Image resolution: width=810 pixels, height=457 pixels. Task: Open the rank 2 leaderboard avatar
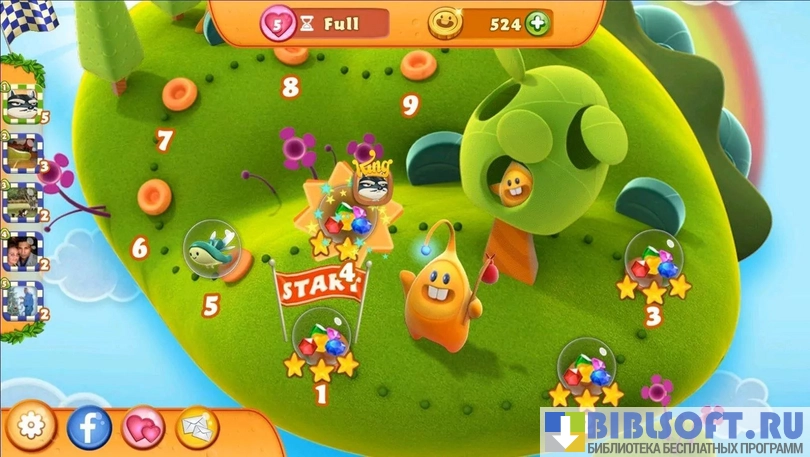coord(21,153)
